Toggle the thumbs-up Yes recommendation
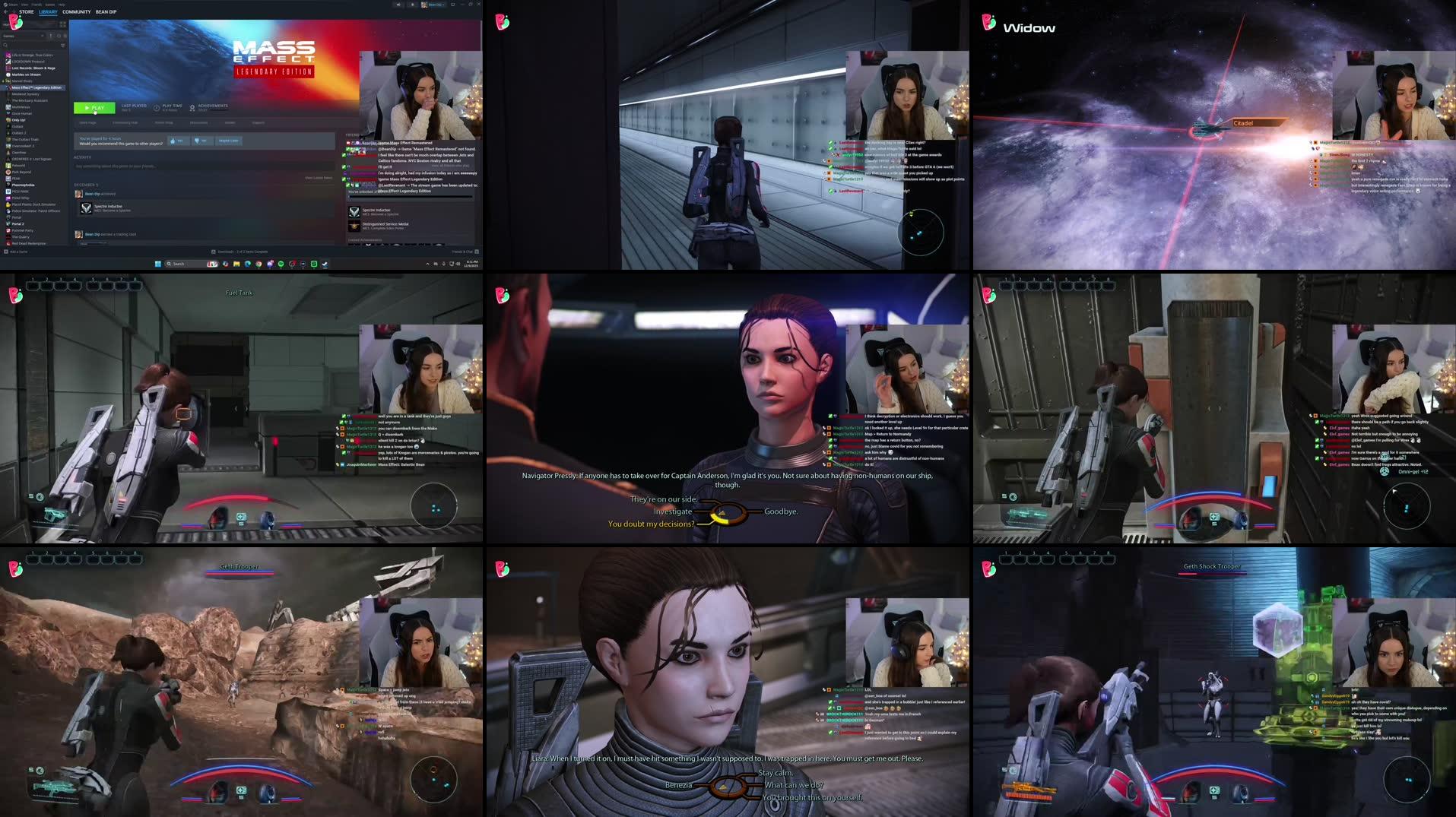This screenshot has height=817, width=1456. [179, 141]
